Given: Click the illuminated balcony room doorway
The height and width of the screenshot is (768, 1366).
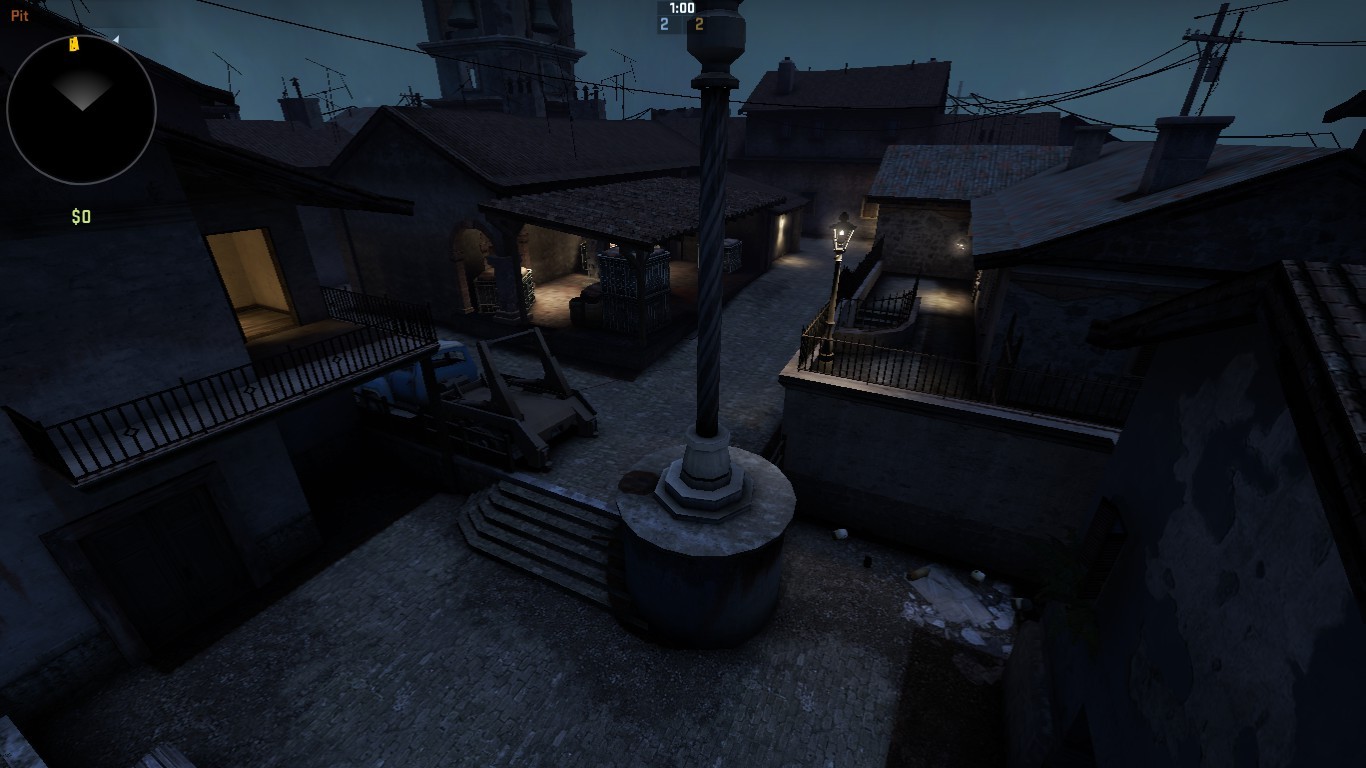Looking at the screenshot, I should click(252, 280).
